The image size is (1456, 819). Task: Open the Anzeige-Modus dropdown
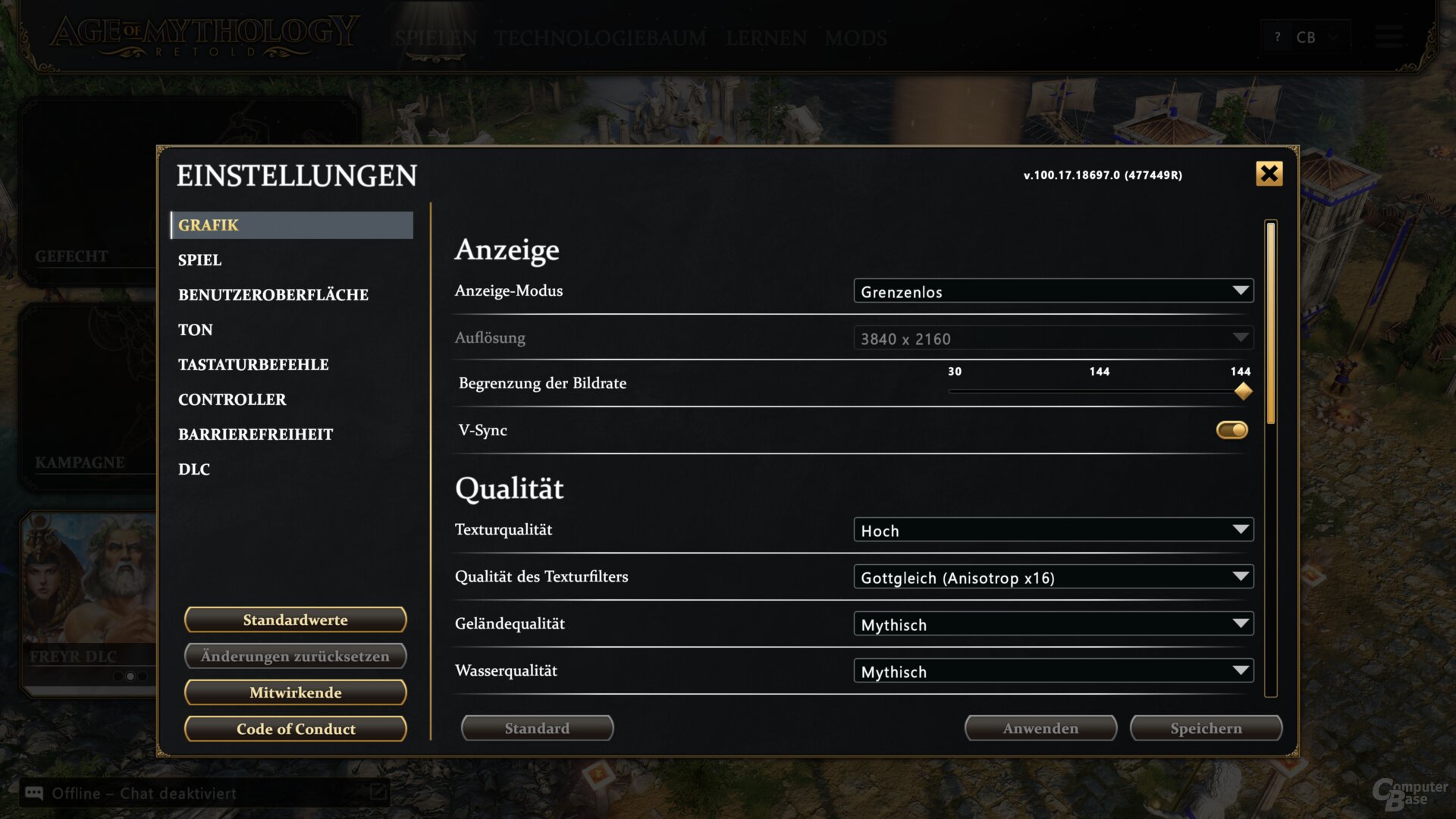pyautogui.click(x=1054, y=290)
